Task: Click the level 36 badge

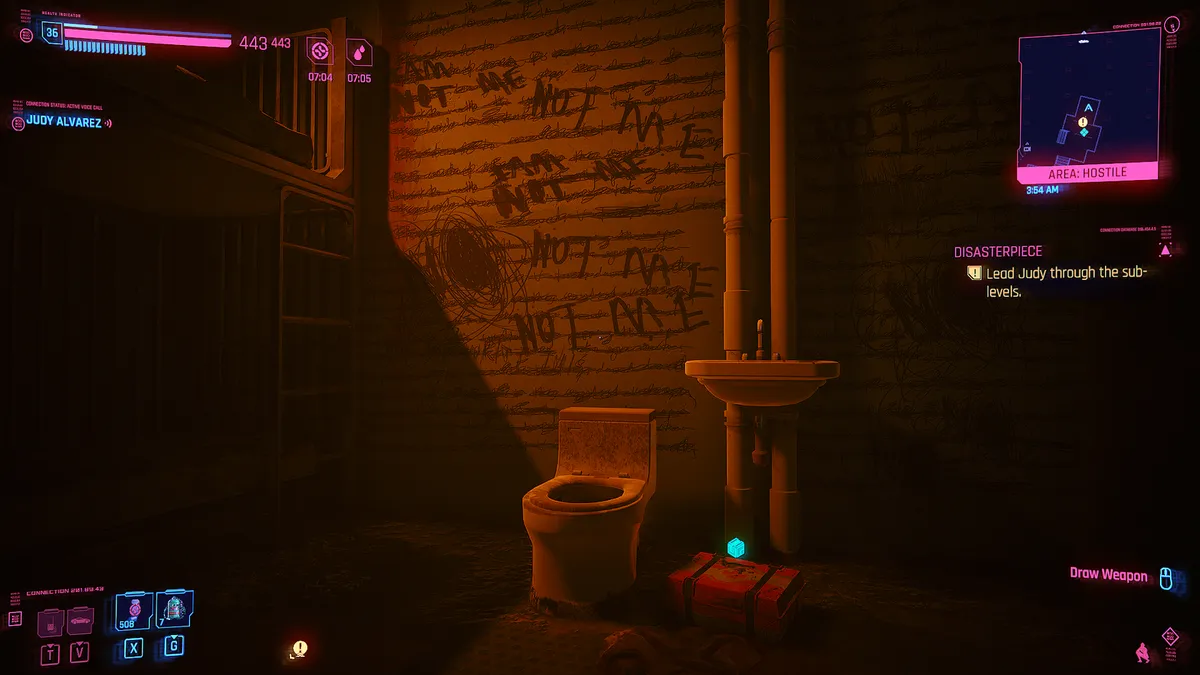Action: [52, 33]
